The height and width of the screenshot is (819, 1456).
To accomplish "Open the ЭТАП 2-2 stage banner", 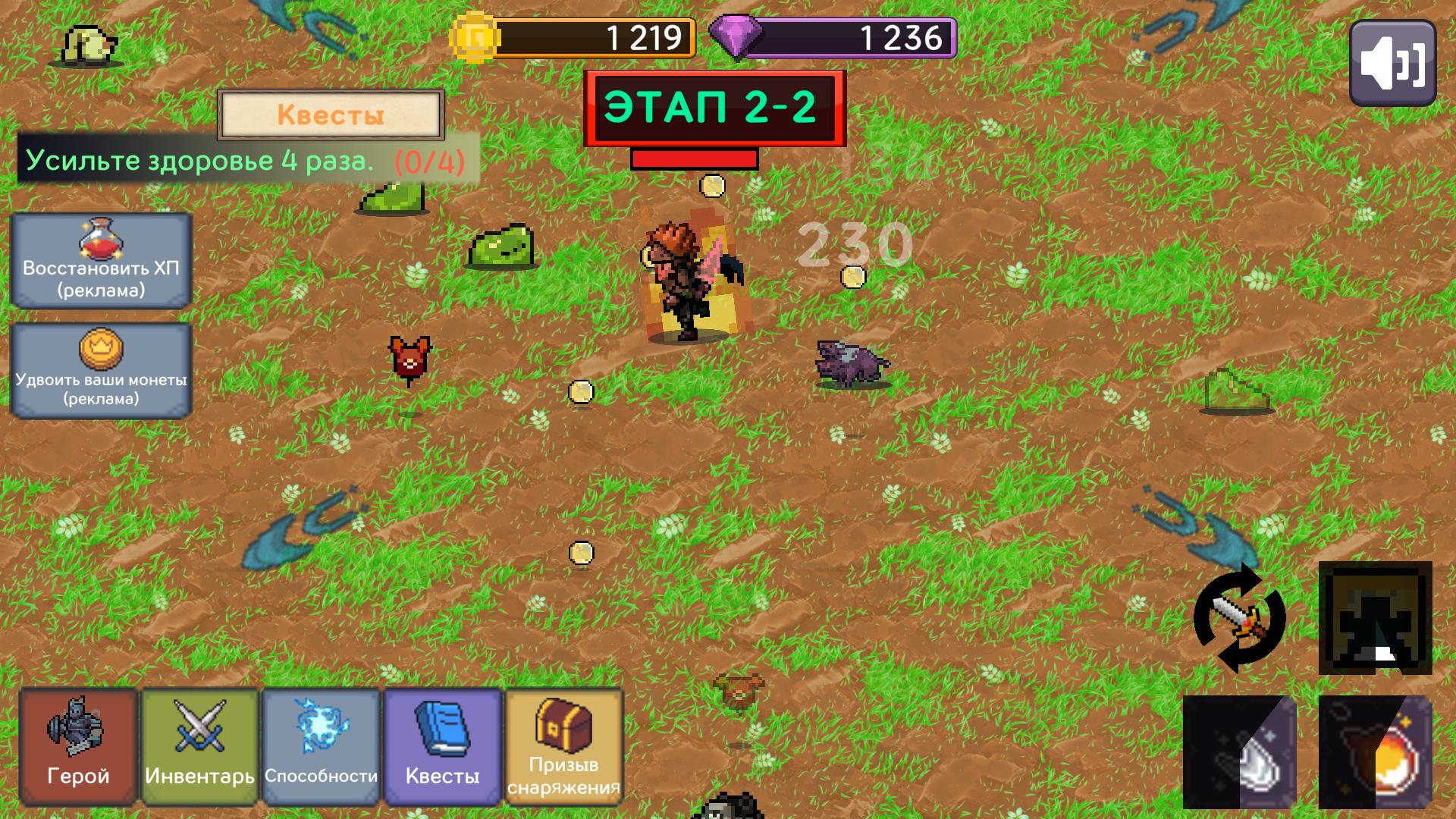I will pos(713,107).
